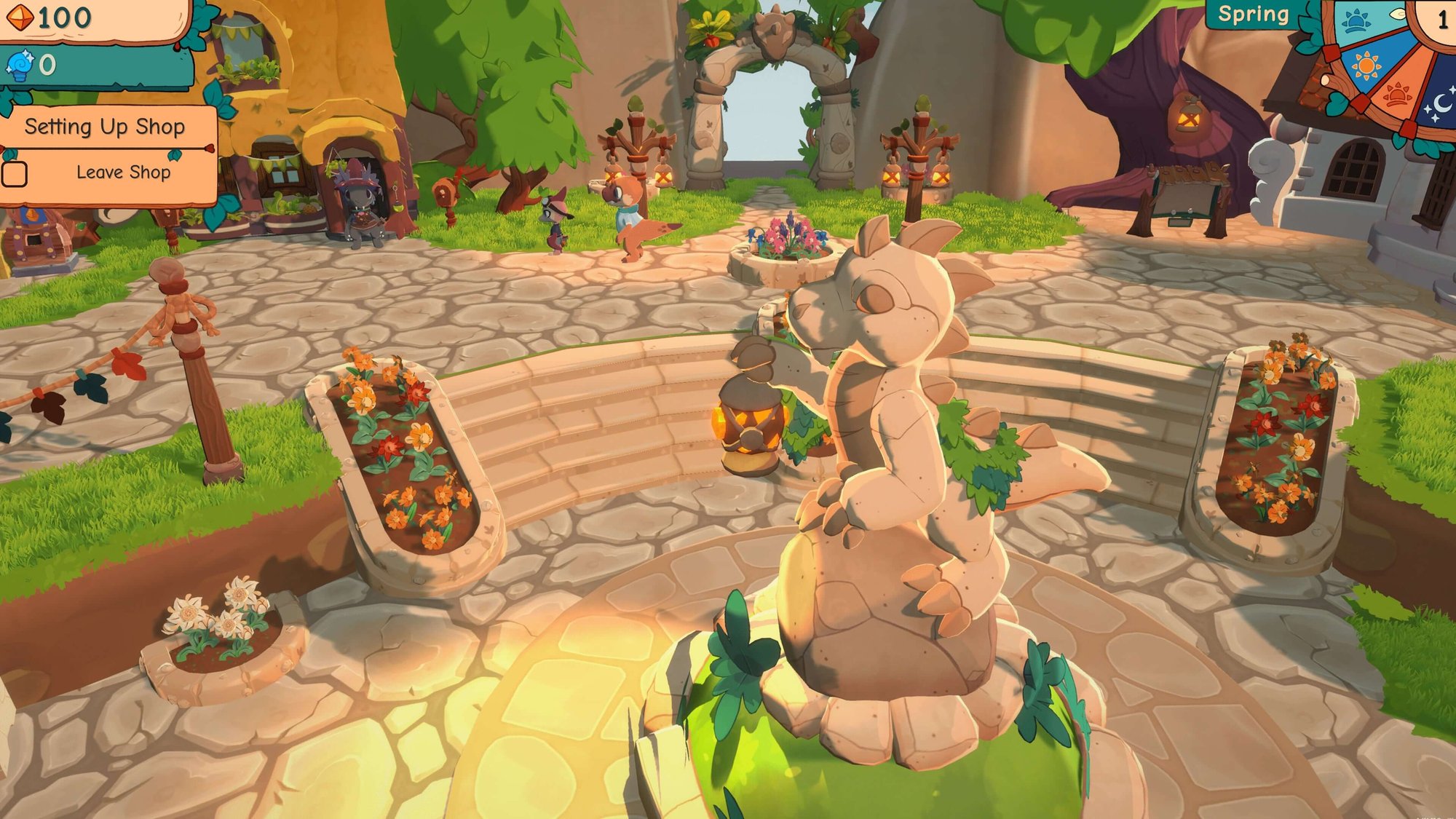Tick the Leave Shop objective checkbox
The width and height of the screenshot is (1456, 819).
click(15, 174)
